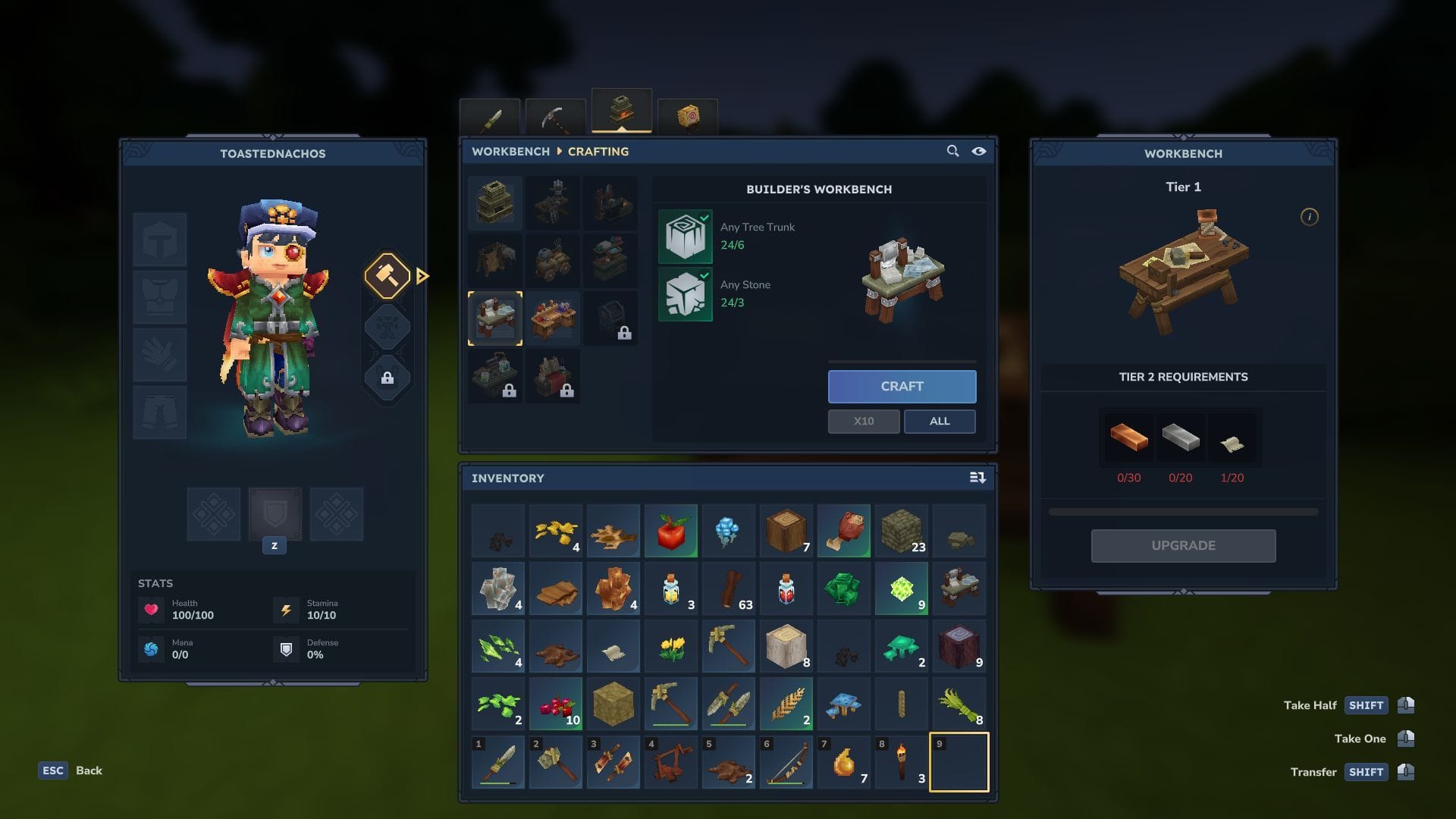Click the ALL craft quantity button
The height and width of the screenshot is (819, 1456).
tap(940, 421)
